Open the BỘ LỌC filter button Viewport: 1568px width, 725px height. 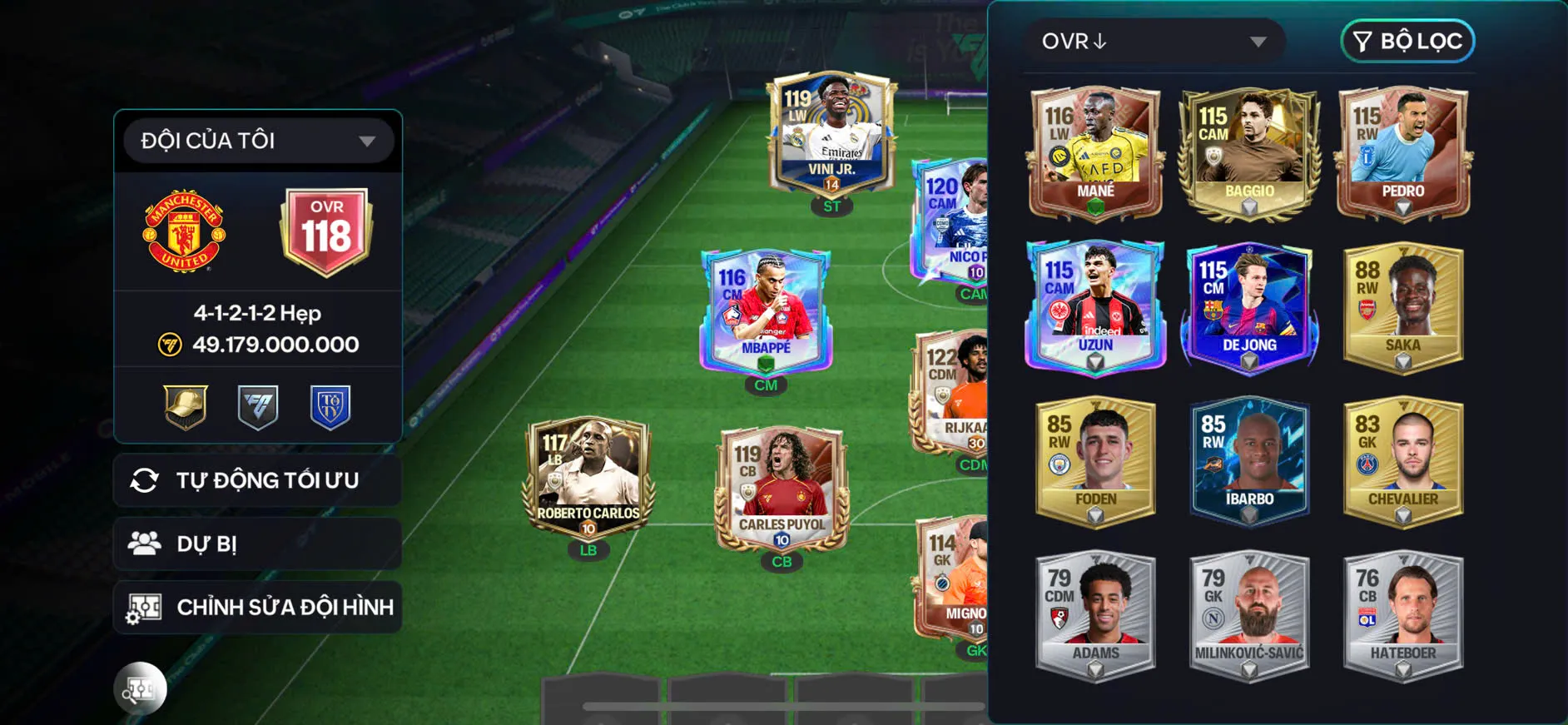coord(1407,41)
